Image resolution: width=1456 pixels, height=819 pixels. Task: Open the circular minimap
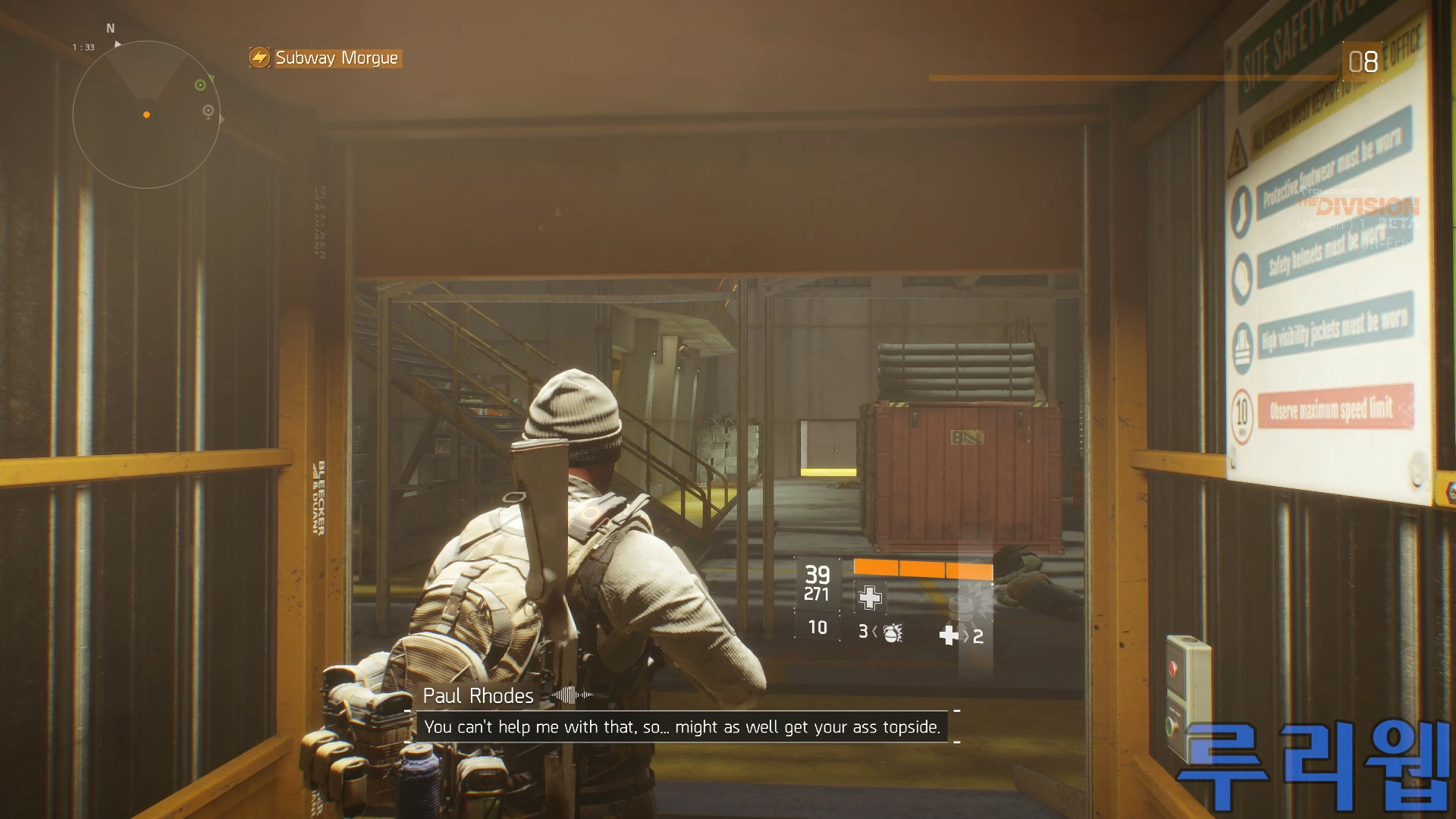[146, 115]
